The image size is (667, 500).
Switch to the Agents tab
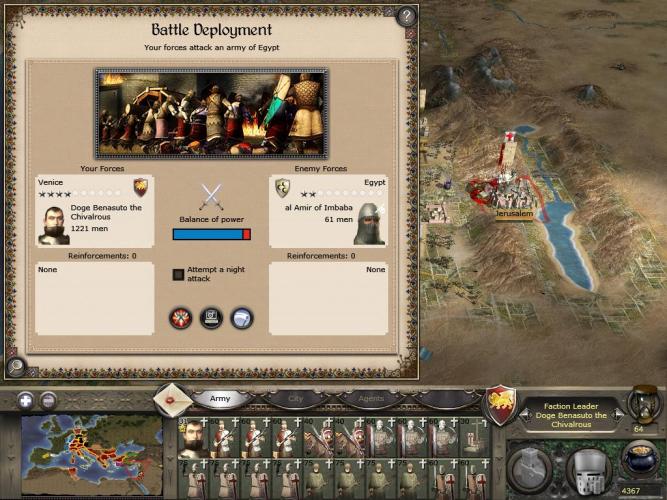(x=372, y=399)
